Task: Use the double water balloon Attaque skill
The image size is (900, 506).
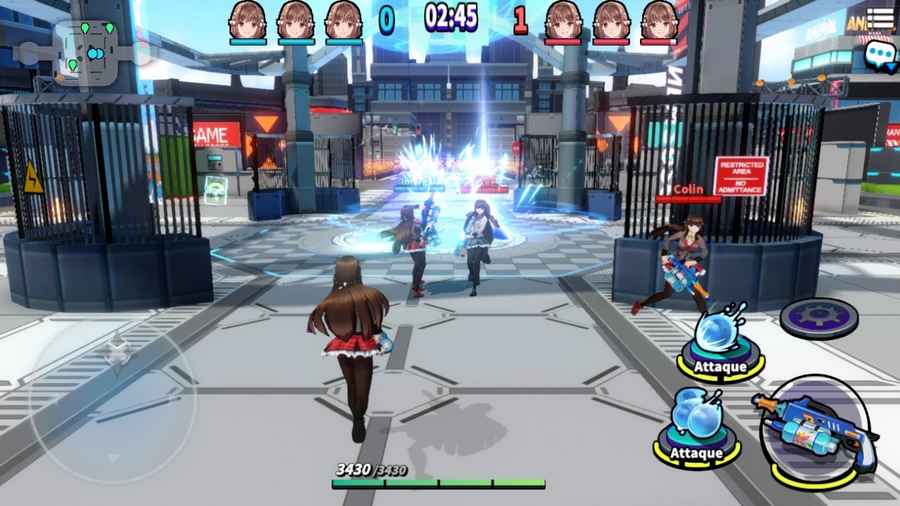Action: (697, 422)
